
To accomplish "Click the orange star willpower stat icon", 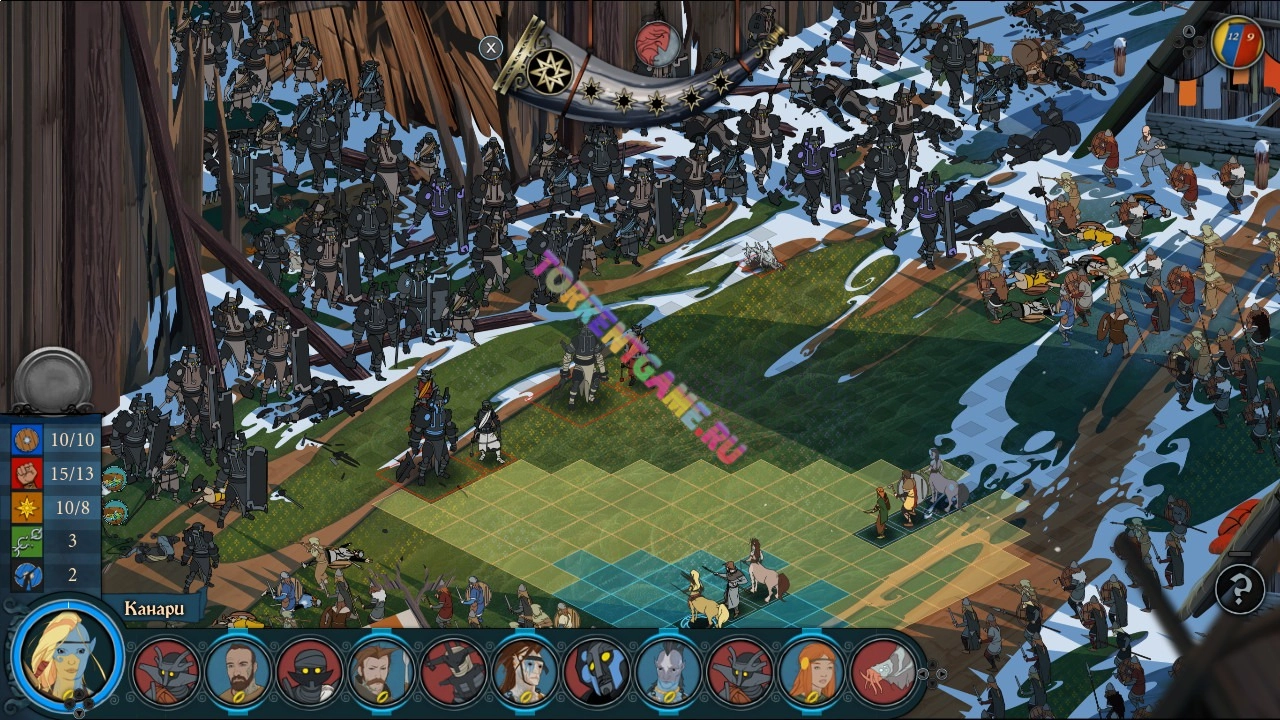I will 27,507.
